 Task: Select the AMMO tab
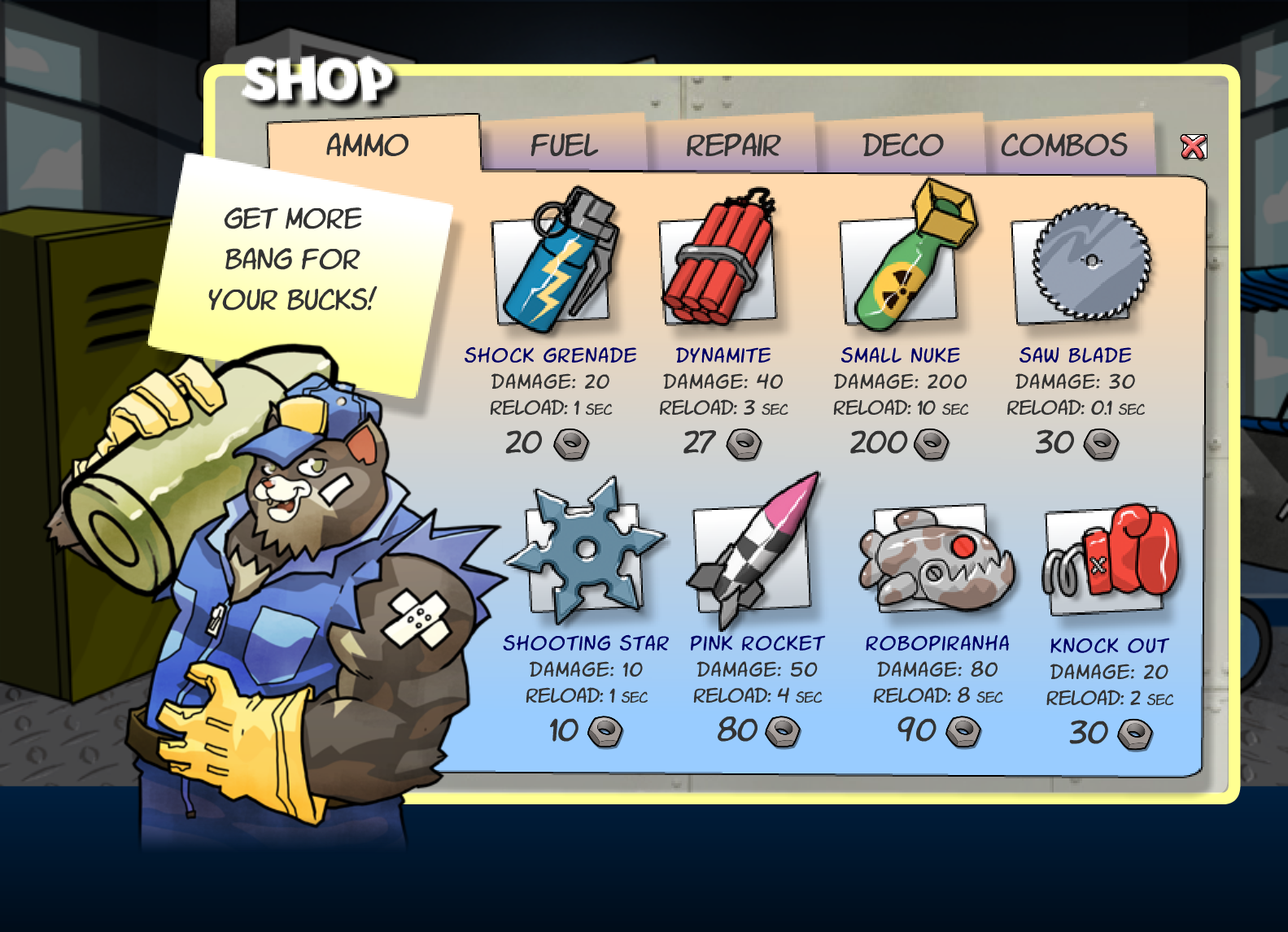[x=367, y=145]
